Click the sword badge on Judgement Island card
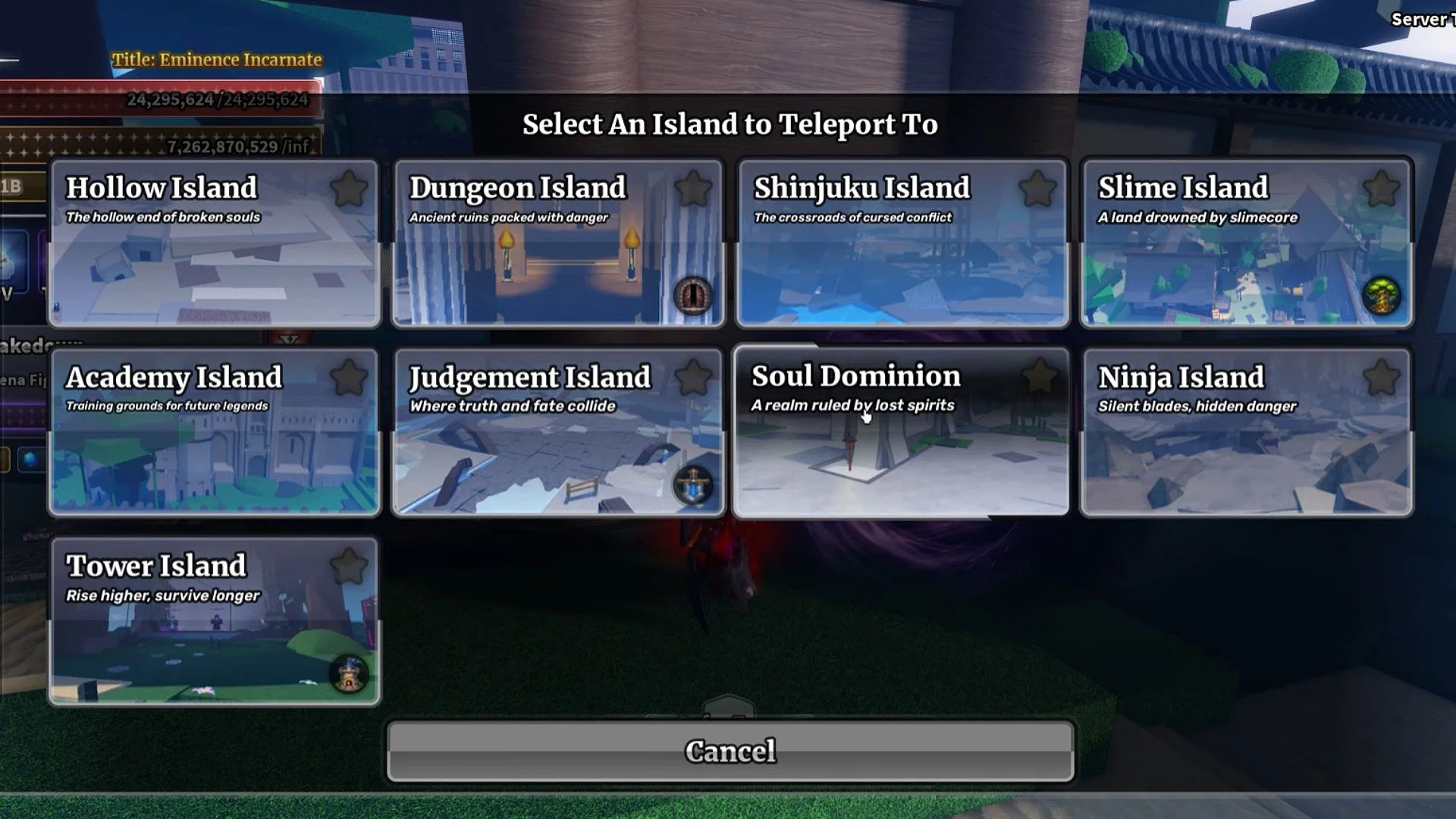The width and height of the screenshot is (1456, 819). [693, 486]
